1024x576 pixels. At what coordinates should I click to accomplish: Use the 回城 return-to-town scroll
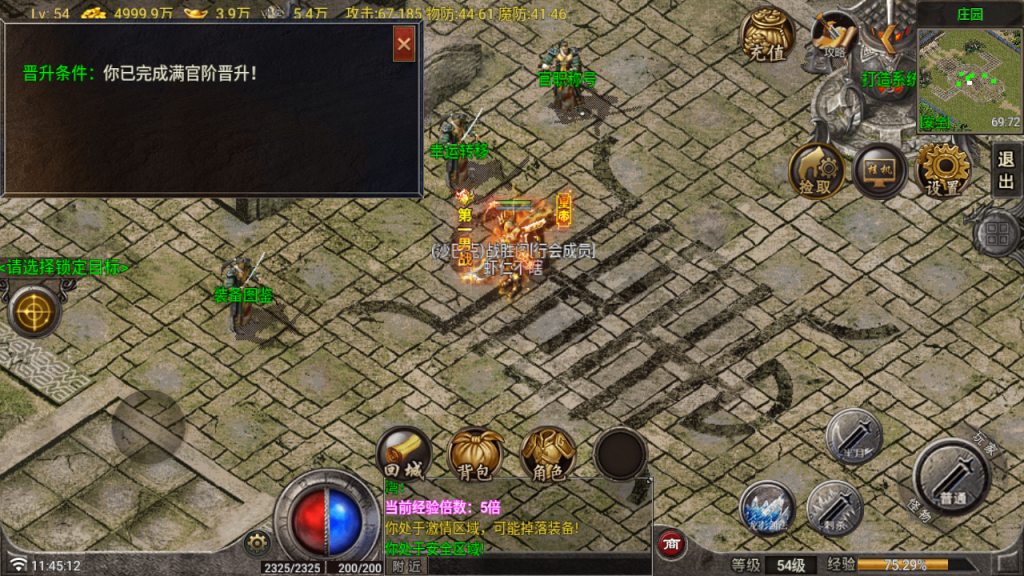pos(404,453)
